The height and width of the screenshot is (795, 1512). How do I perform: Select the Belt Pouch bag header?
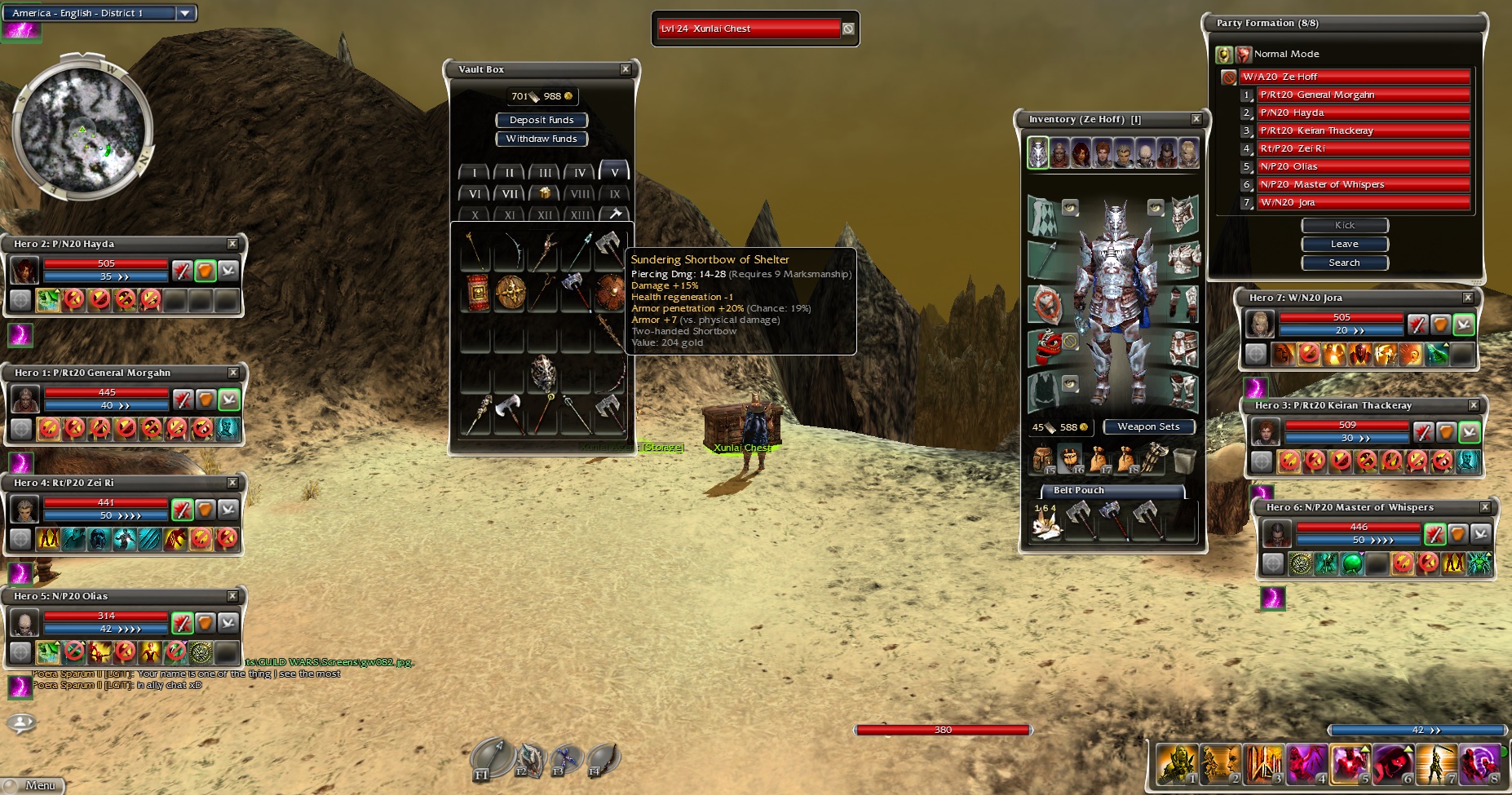coord(1112,490)
